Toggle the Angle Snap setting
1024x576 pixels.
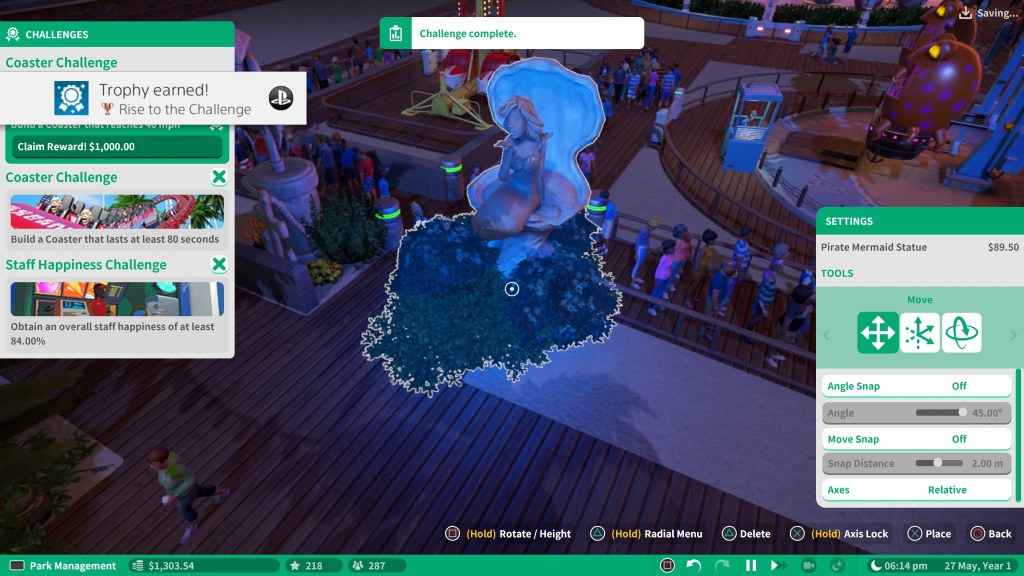(916, 386)
